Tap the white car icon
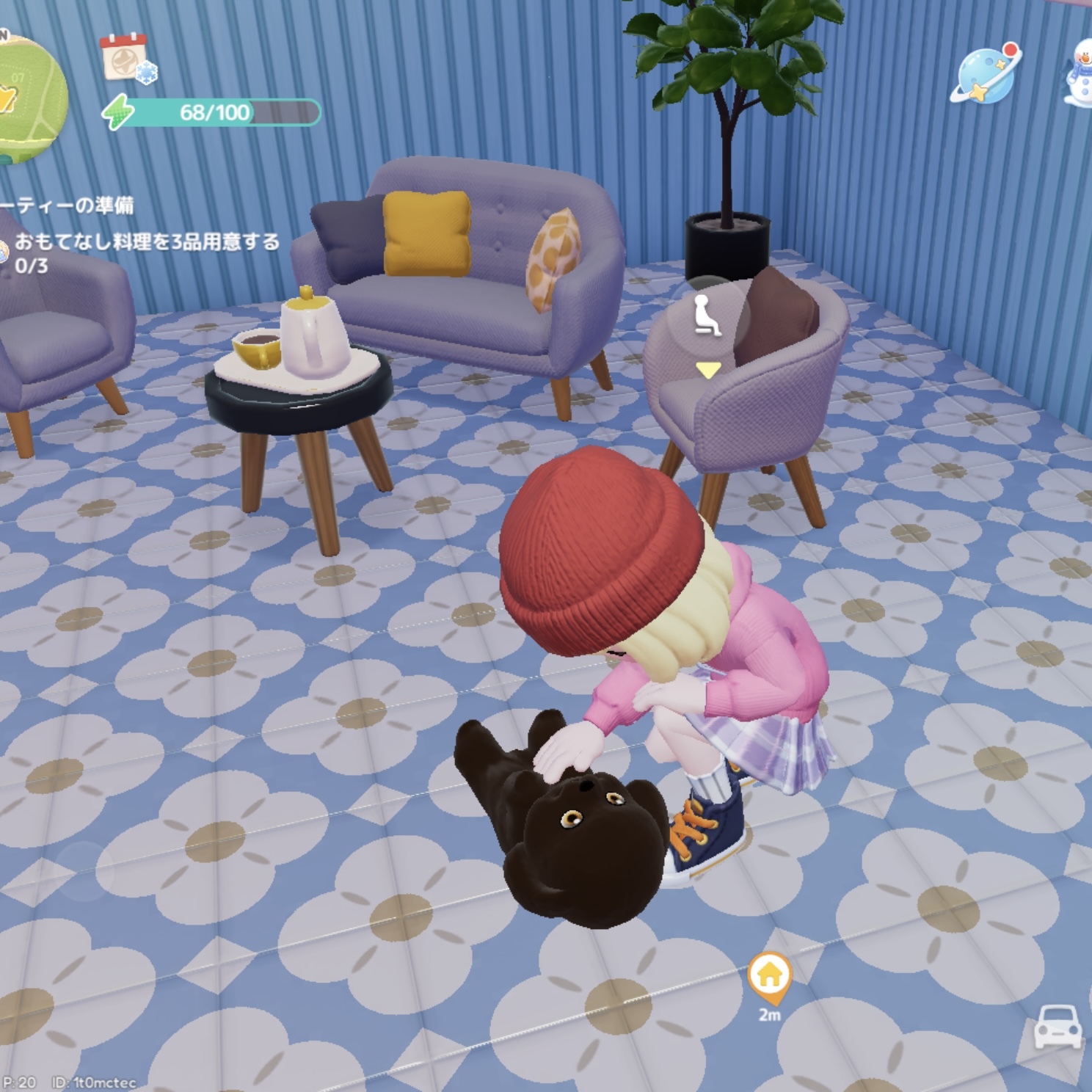The width and height of the screenshot is (1092, 1092). [x=1057, y=1026]
